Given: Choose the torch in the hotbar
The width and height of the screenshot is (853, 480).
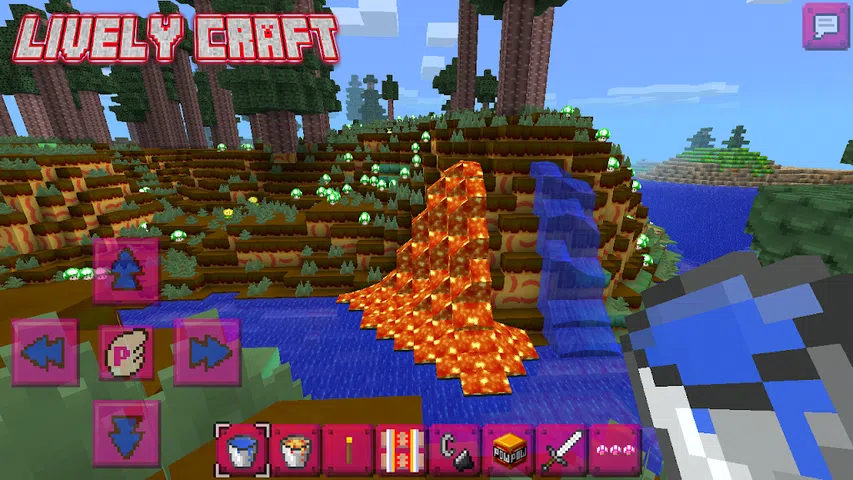Looking at the screenshot, I should pyautogui.click(x=348, y=450).
